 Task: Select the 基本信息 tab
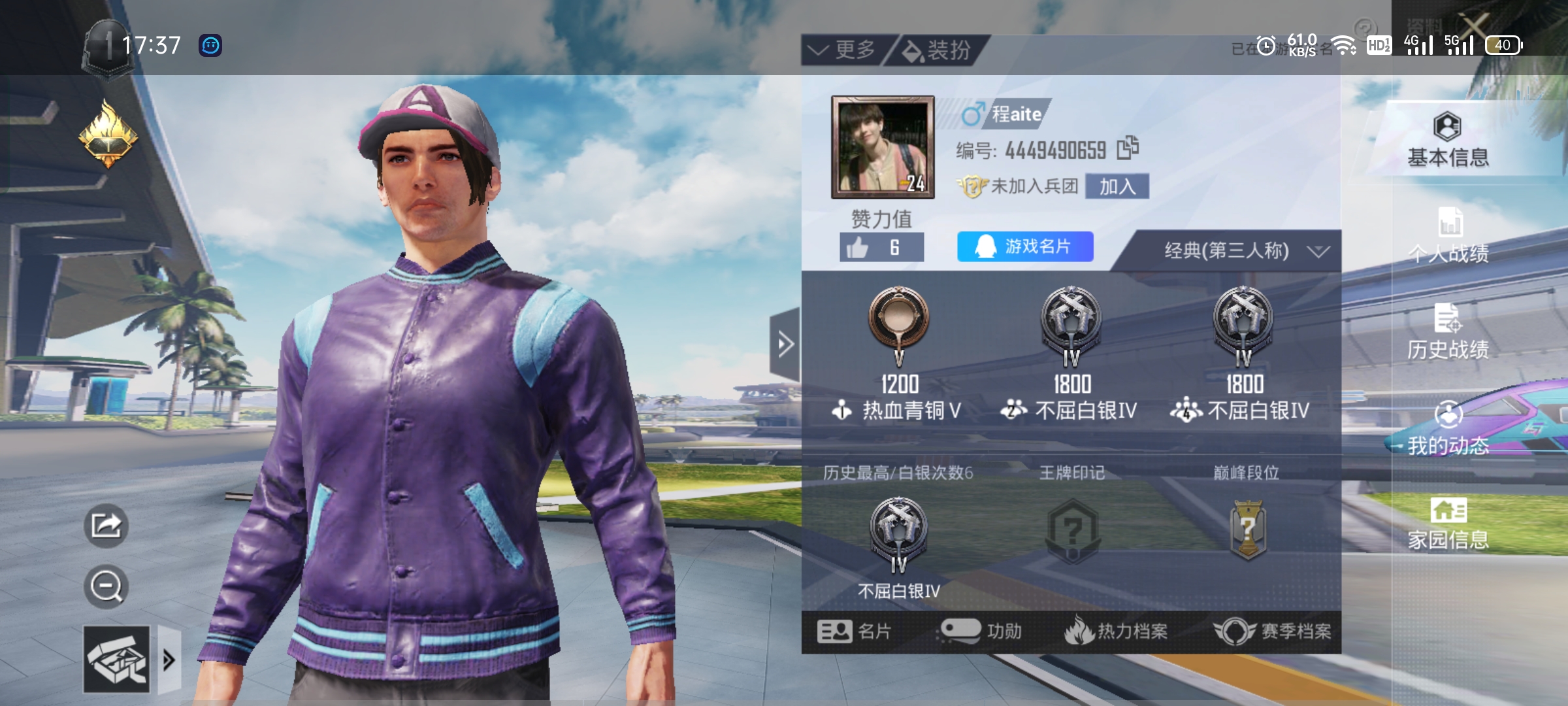[x=1448, y=140]
